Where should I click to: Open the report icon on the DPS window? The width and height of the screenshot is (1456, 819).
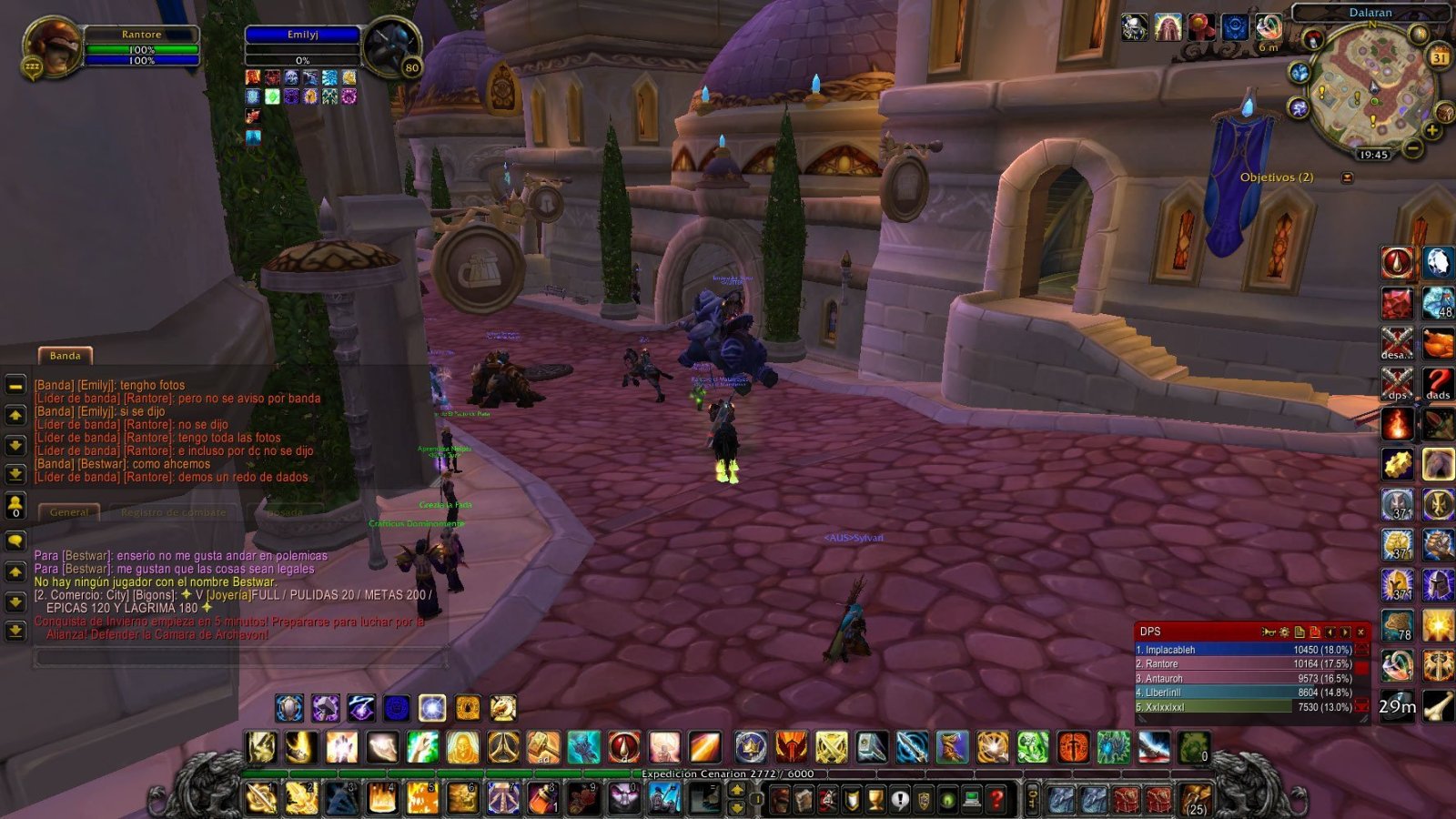[x=1300, y=632]
